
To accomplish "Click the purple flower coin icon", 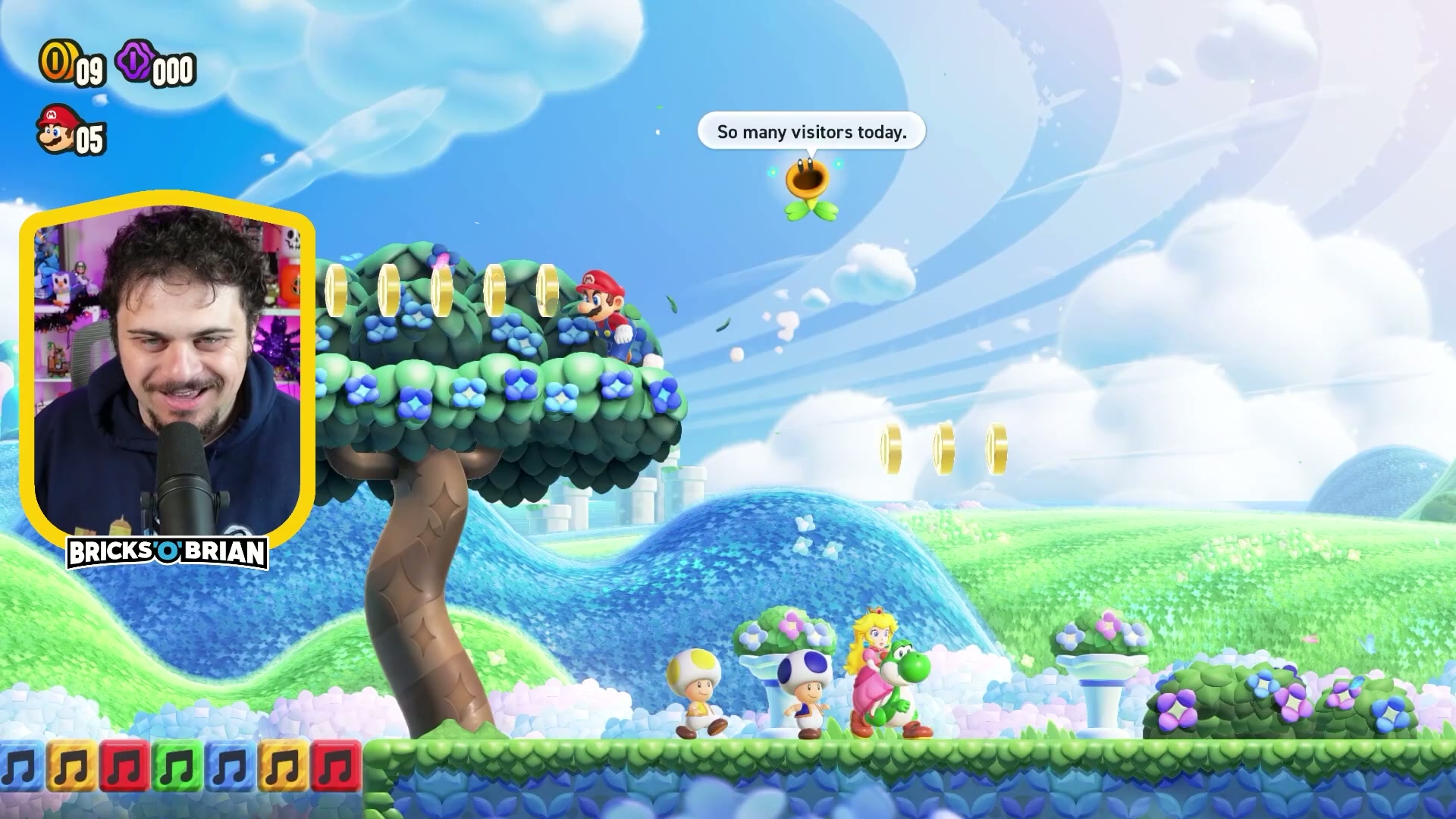I will point(134,61).
